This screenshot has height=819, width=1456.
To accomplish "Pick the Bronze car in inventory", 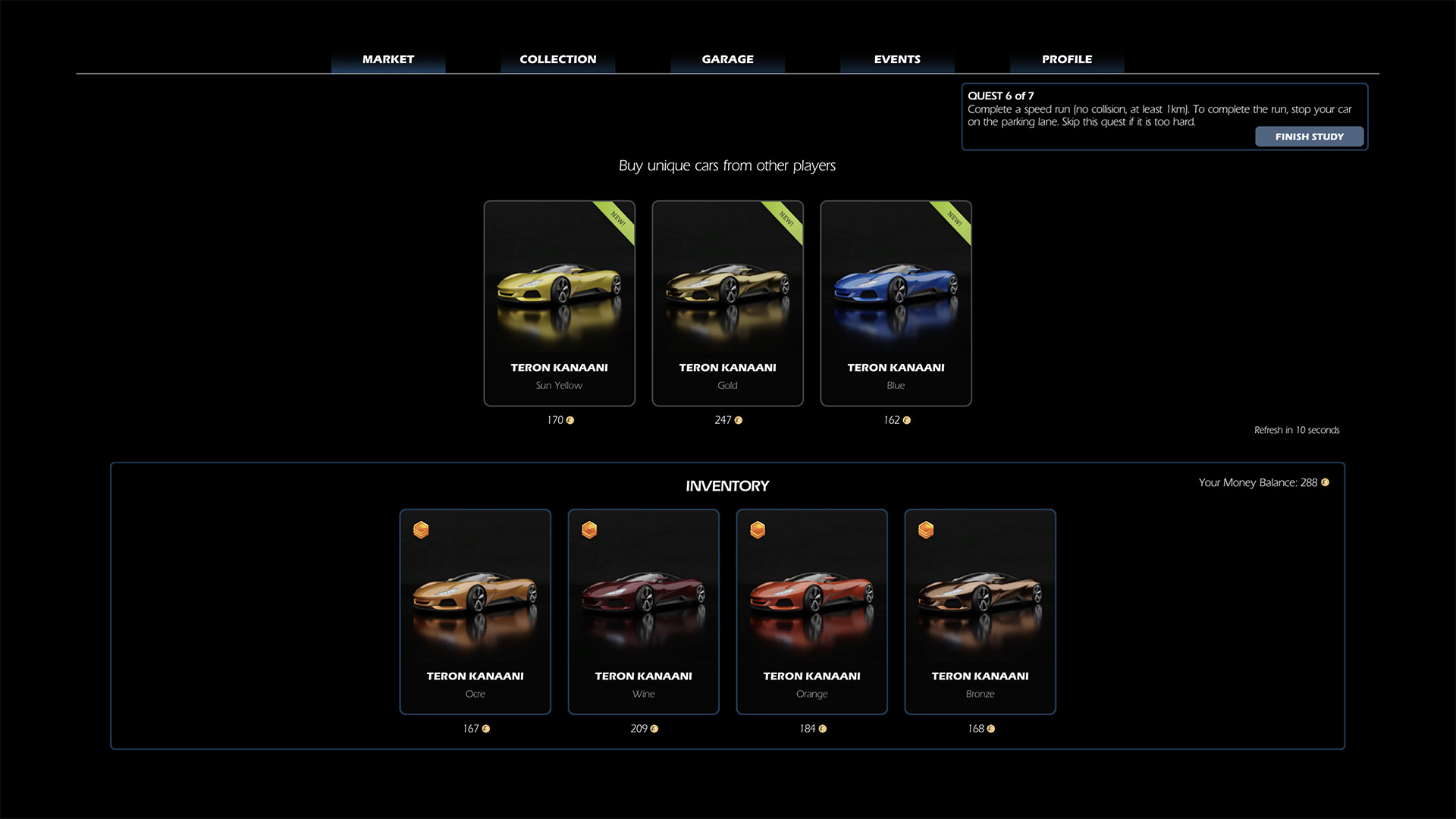I will tap(980, 611).
